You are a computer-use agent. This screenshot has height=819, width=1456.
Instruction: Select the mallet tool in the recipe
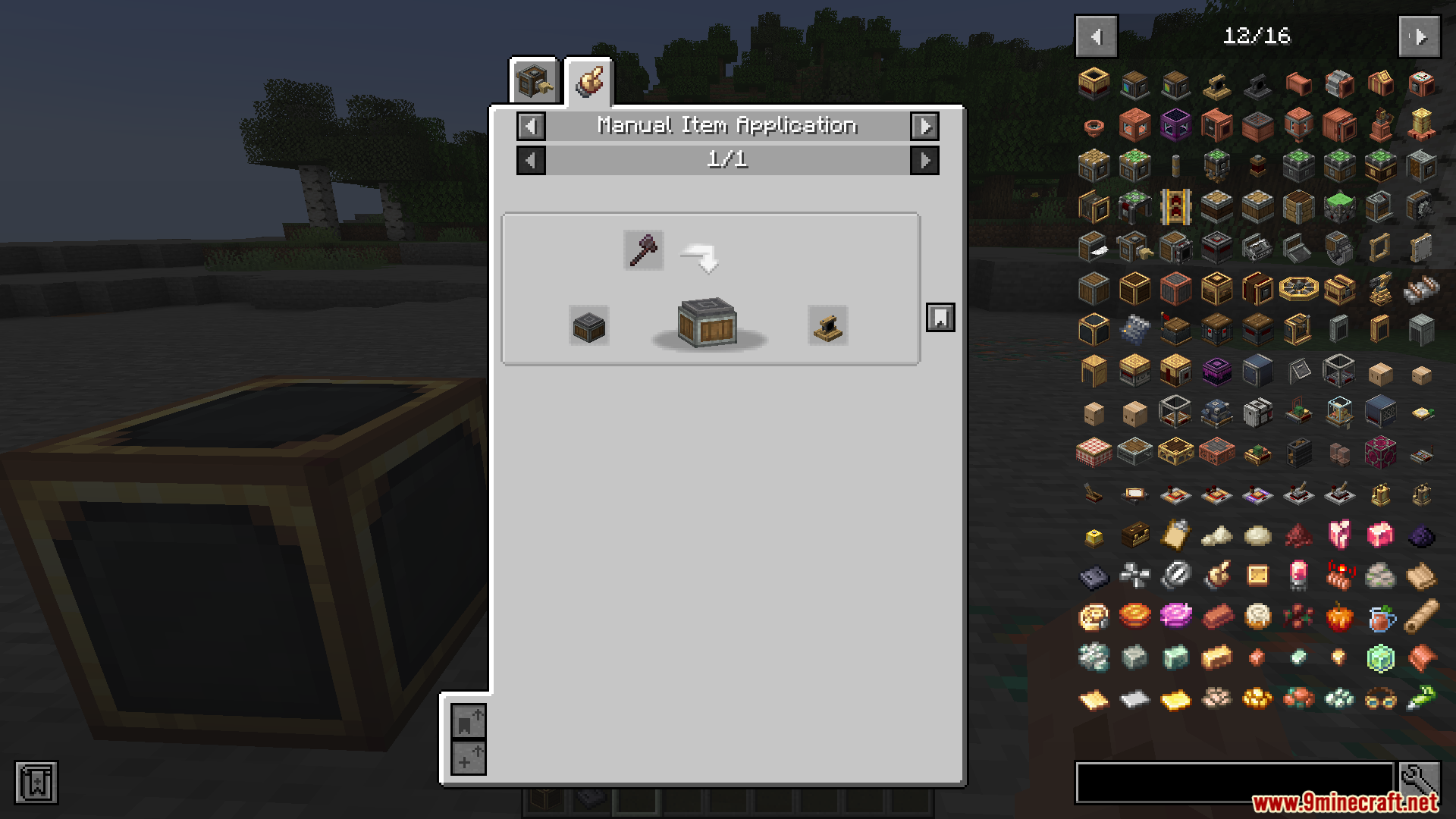pyautogui.click(x=643, y=250)
